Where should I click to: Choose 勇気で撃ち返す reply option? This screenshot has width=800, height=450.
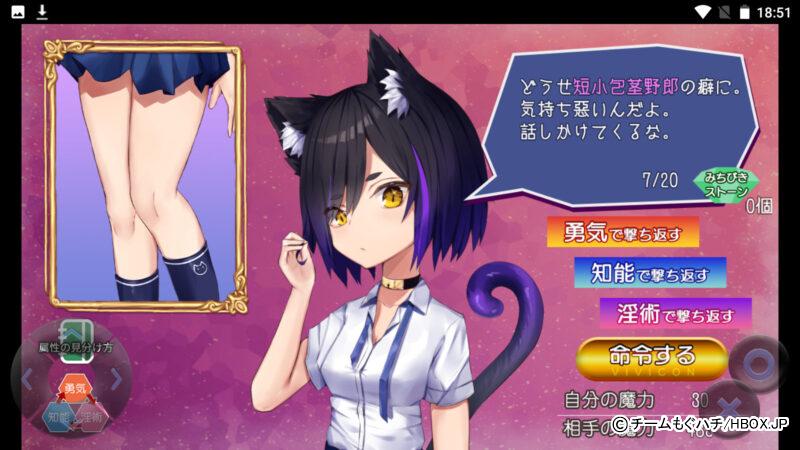(622, 233)
